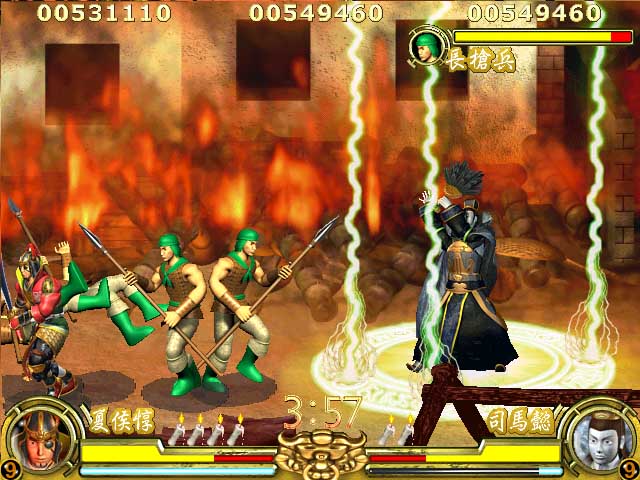The width and height of the screenshot is (640, 480).
Task: Click the green-helmet spearman enemy portrait
Action: tap(427, 46)
